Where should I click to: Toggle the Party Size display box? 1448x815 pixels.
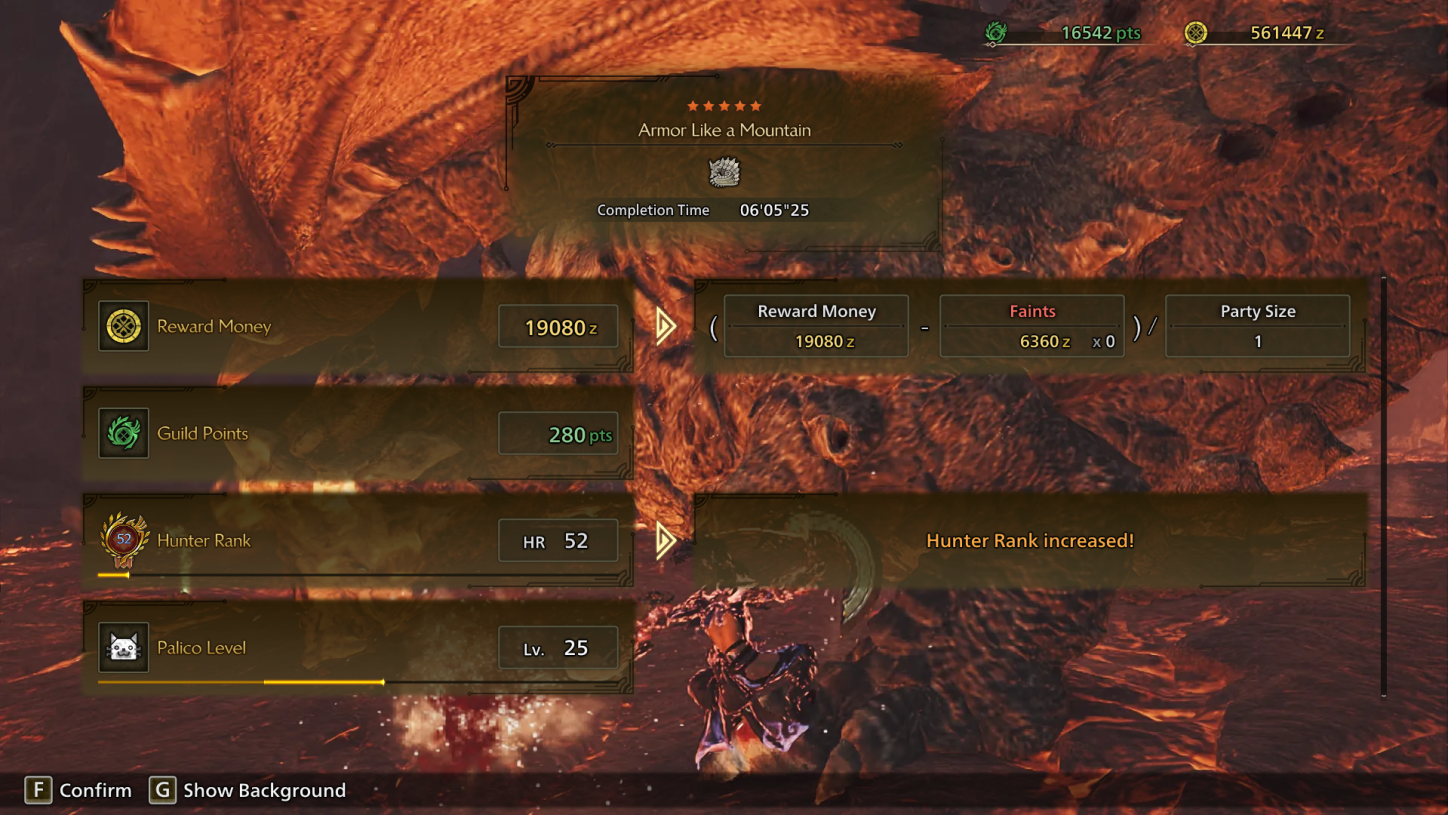click(1257, 326)
